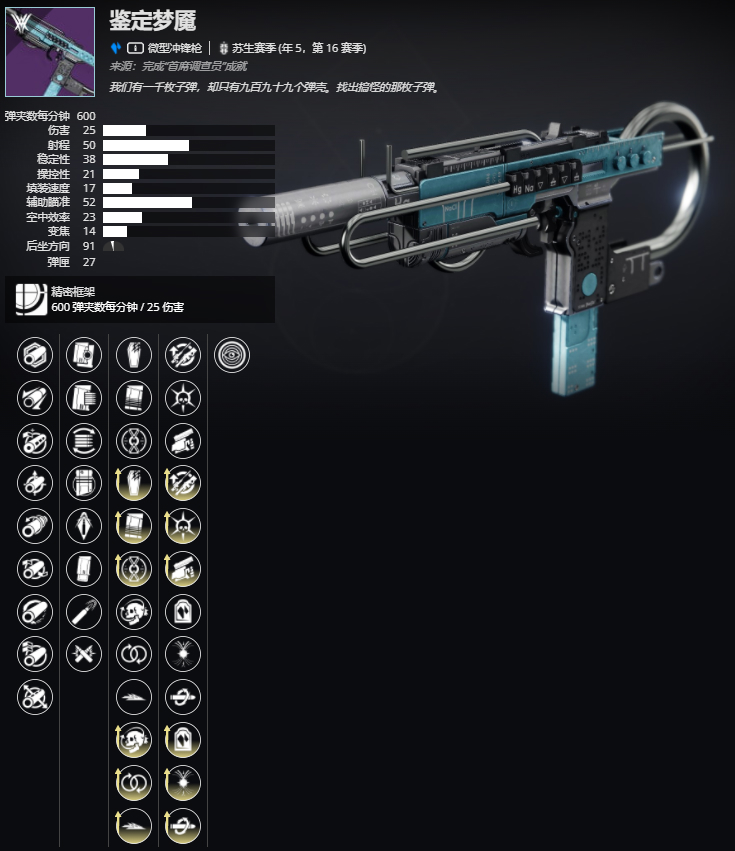Select the standard spiked skull Dragonfly perk

[183, 397]
